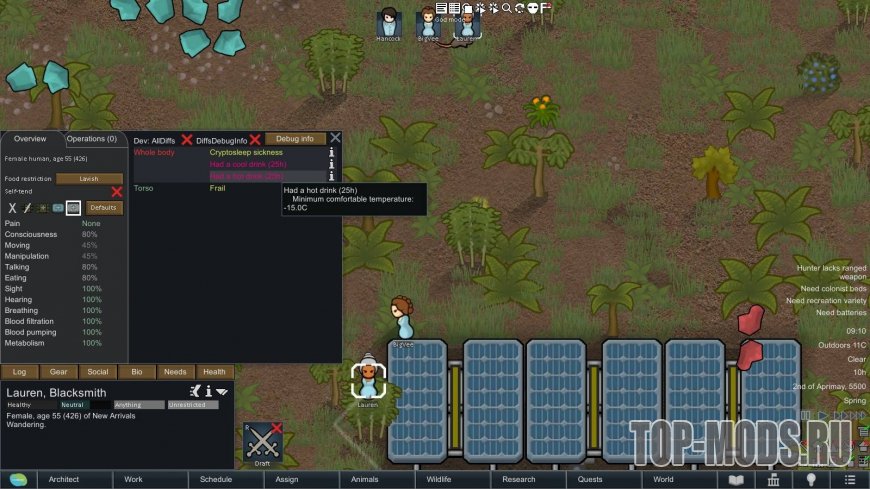
Task: Open the Debug info button
Action: (x=295, y=139)
